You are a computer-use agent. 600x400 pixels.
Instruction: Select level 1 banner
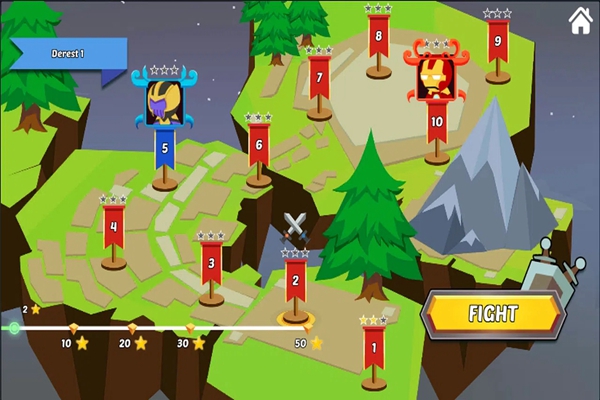374,348
